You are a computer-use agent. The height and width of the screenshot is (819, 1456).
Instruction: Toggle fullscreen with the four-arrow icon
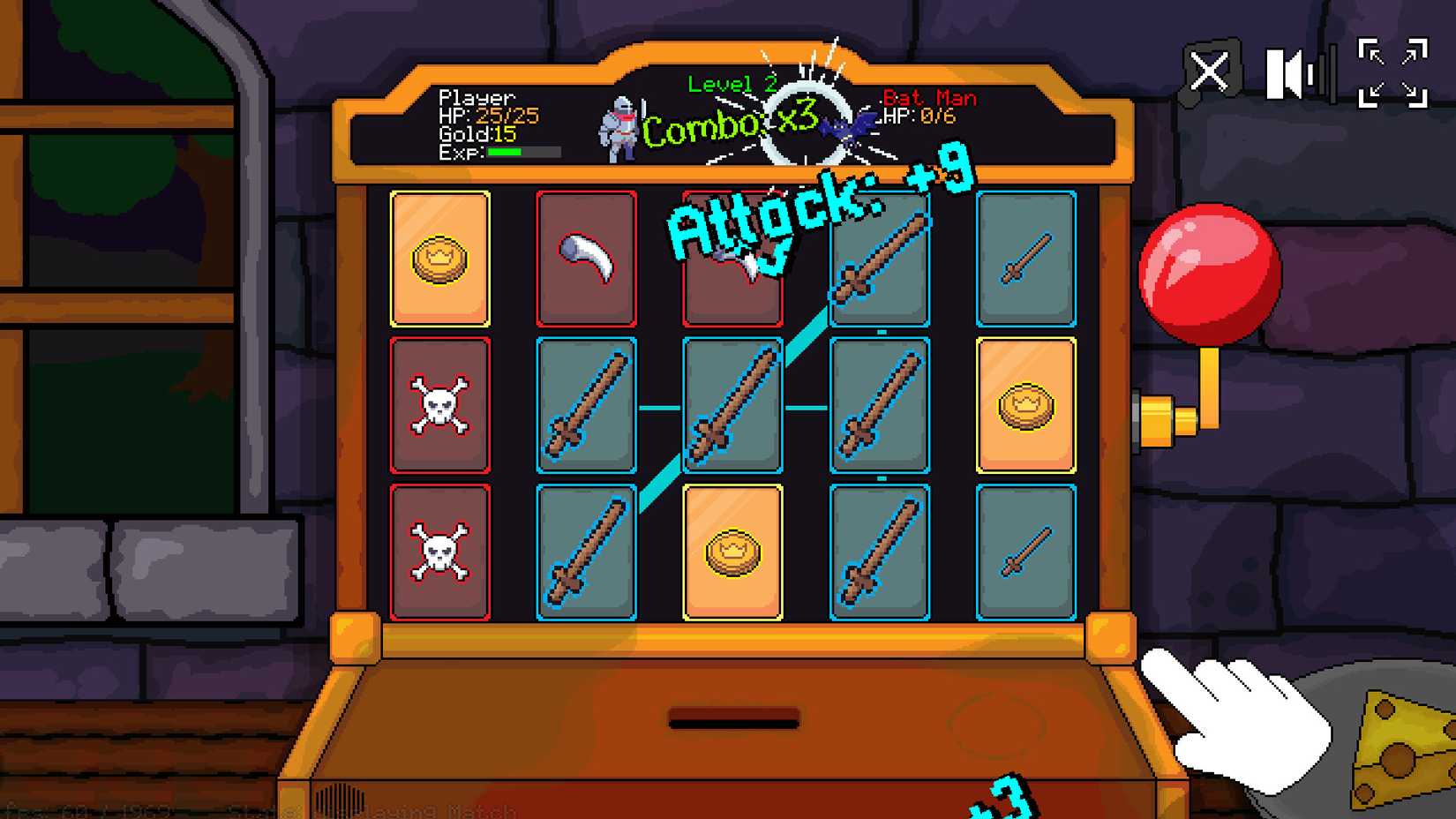coord(1397,71)
